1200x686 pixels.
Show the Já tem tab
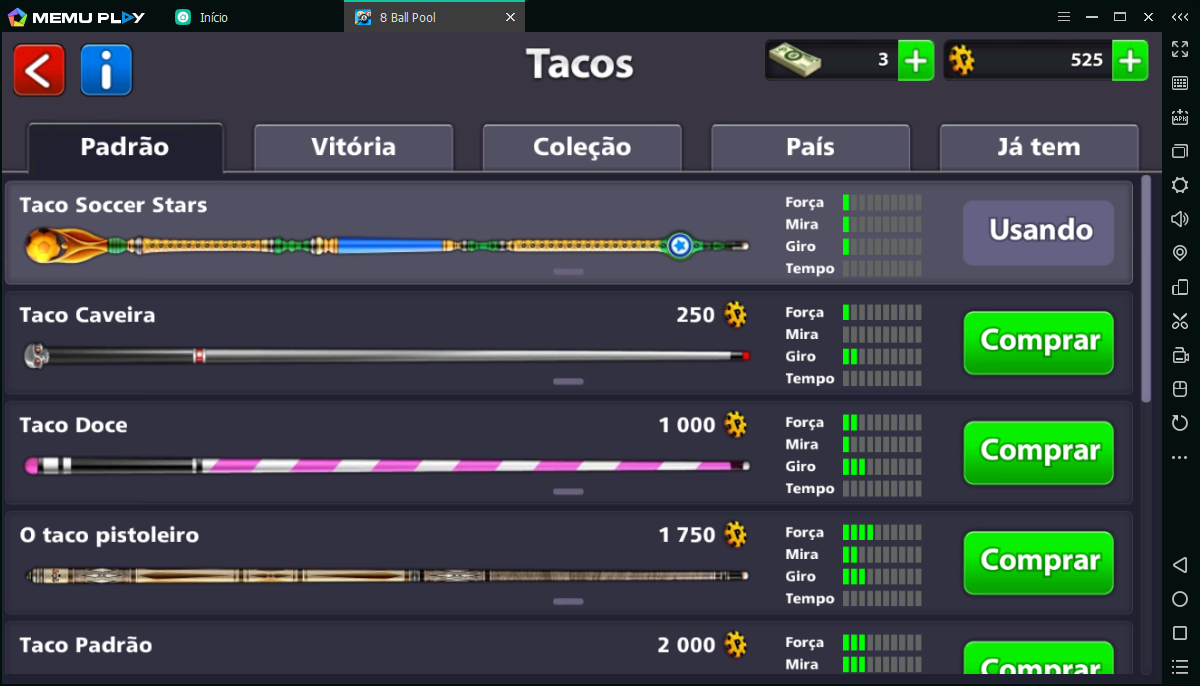tap(1038, 148)
